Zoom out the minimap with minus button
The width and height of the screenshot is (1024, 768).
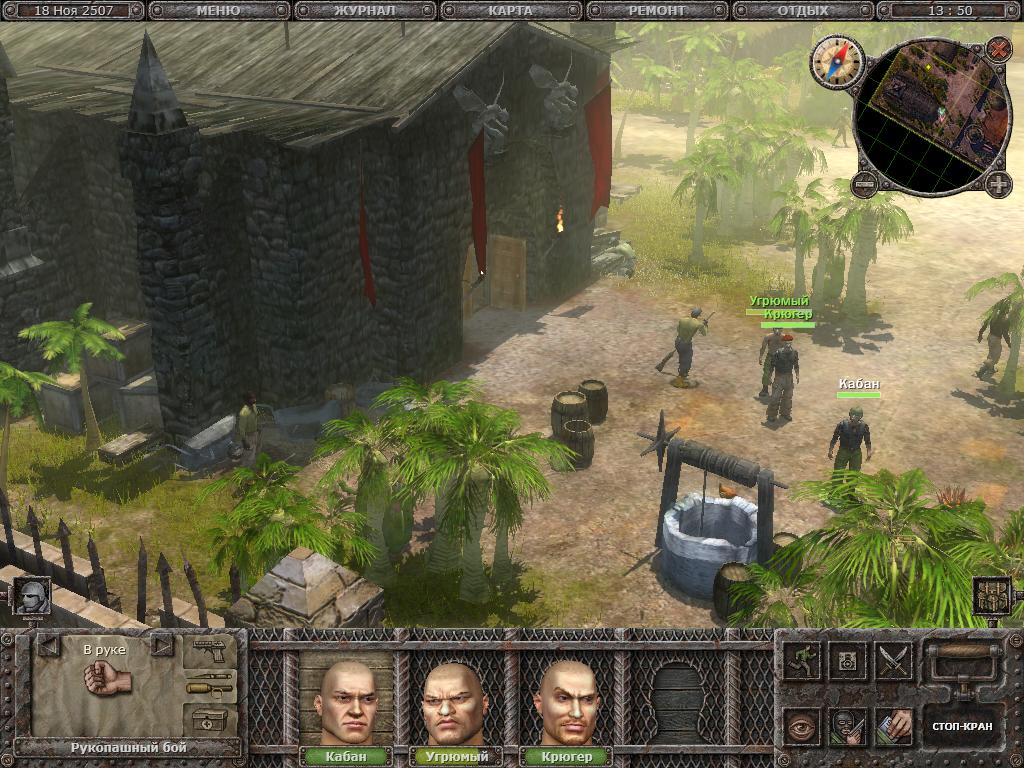click(865, 184)
